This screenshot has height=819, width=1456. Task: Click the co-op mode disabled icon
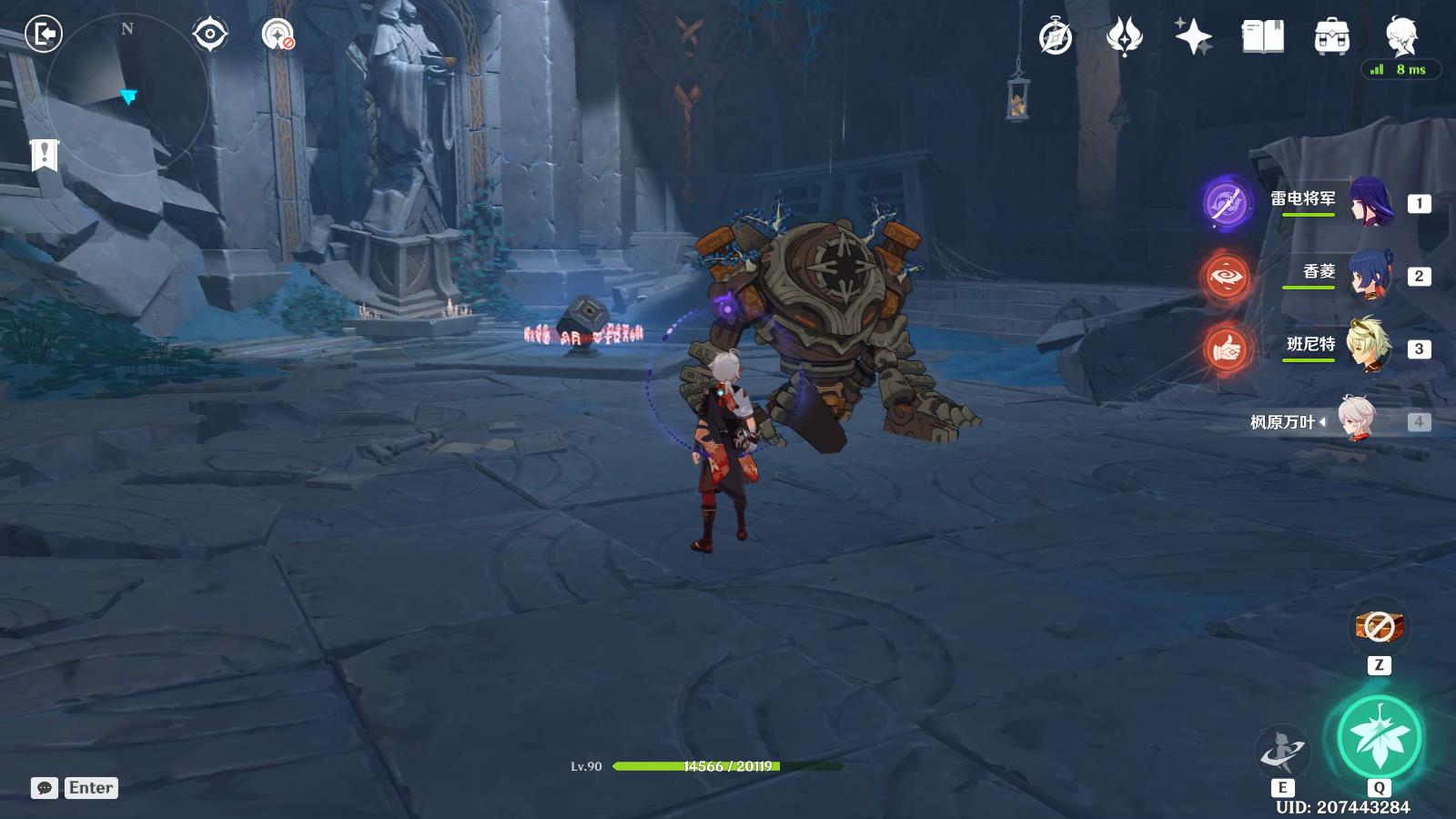click(278, 35)
